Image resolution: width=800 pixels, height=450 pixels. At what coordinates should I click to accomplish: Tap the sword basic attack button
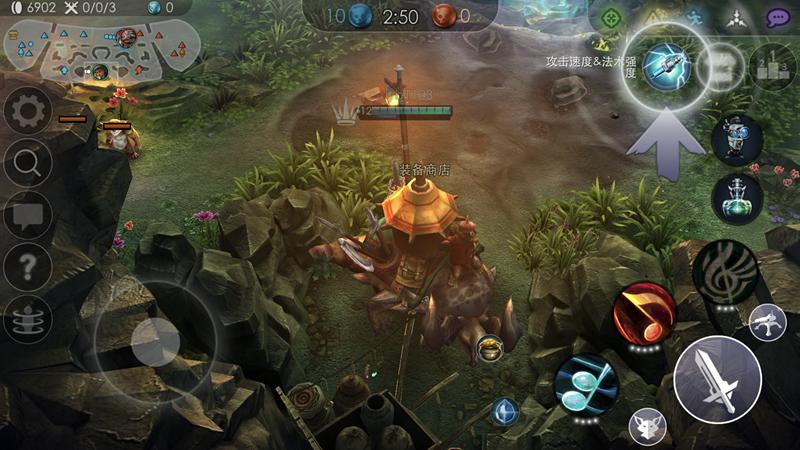pos(717,380)
